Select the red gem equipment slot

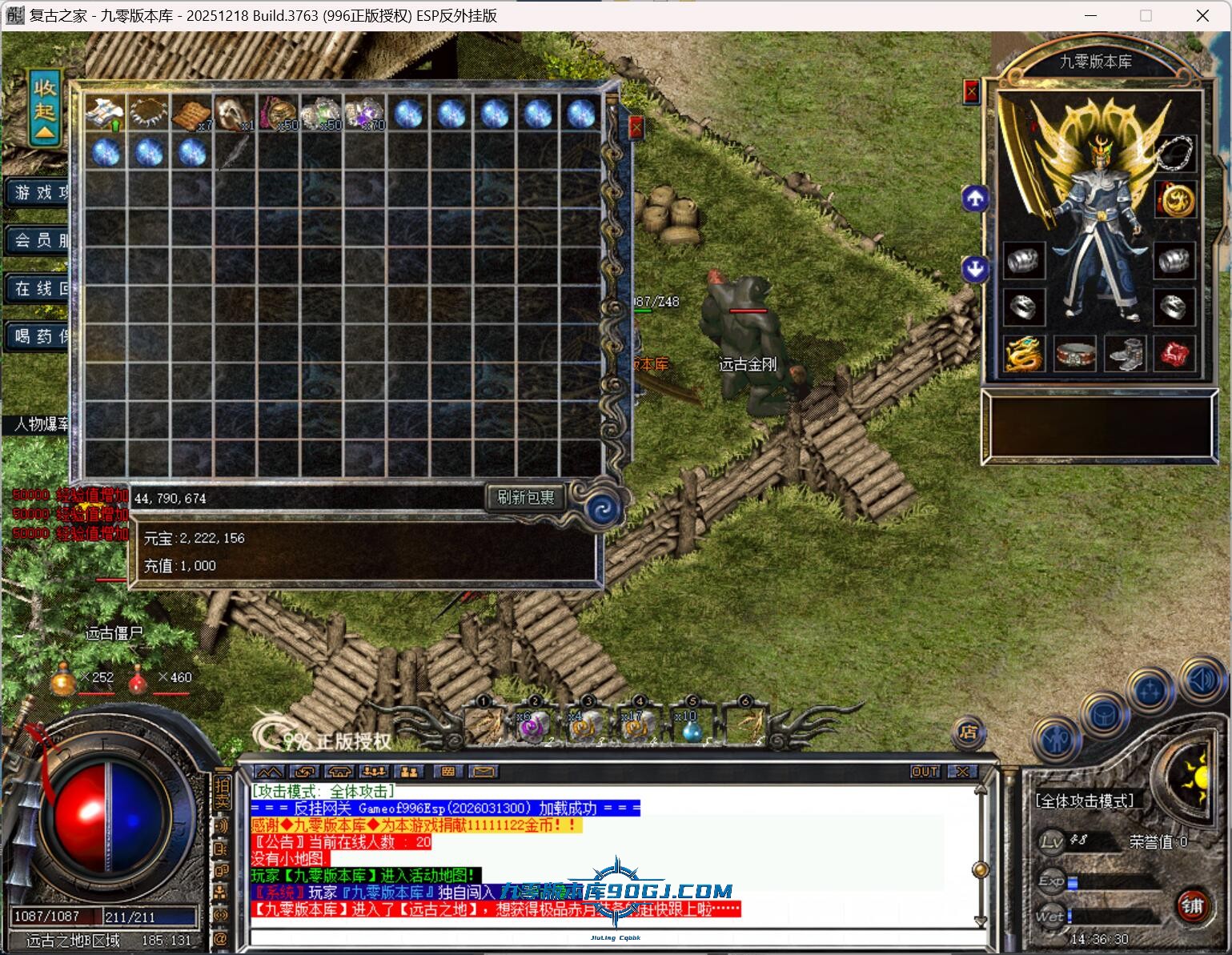[x=1174, y=354]
